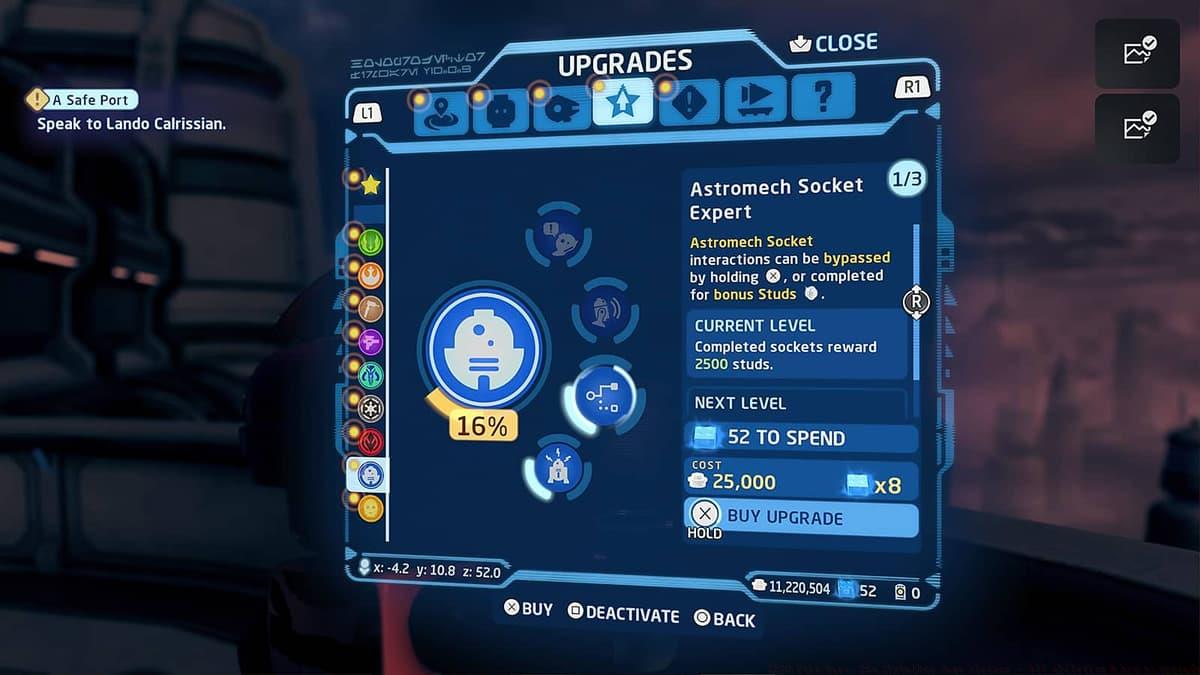This screenshot has width=1200, height=675.
Task: Select the purple blaster scoundrel category
Action: point(371,342)
